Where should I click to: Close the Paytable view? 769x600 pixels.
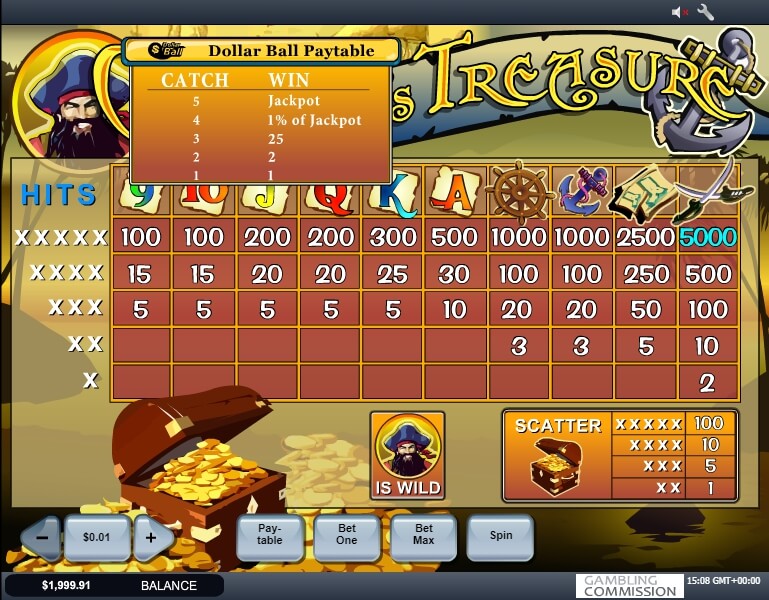point(270,536)
